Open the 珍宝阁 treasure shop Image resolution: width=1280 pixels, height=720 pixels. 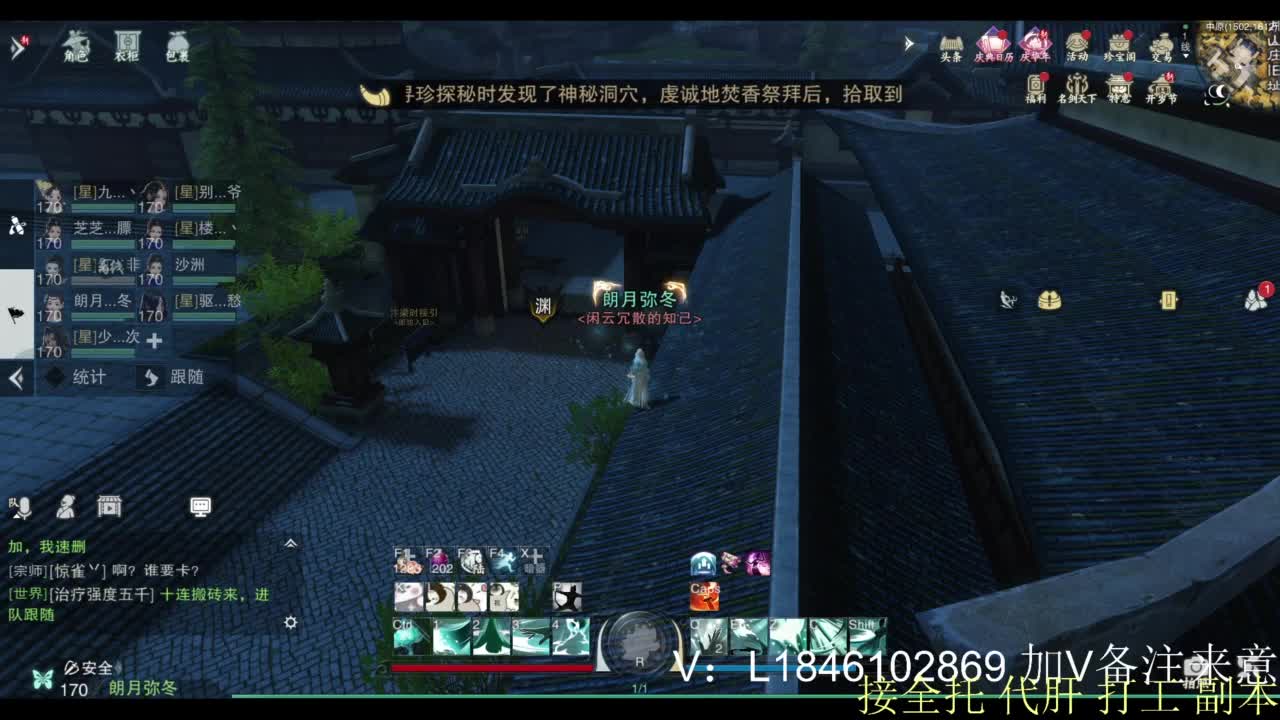[x=1119, y=45]
